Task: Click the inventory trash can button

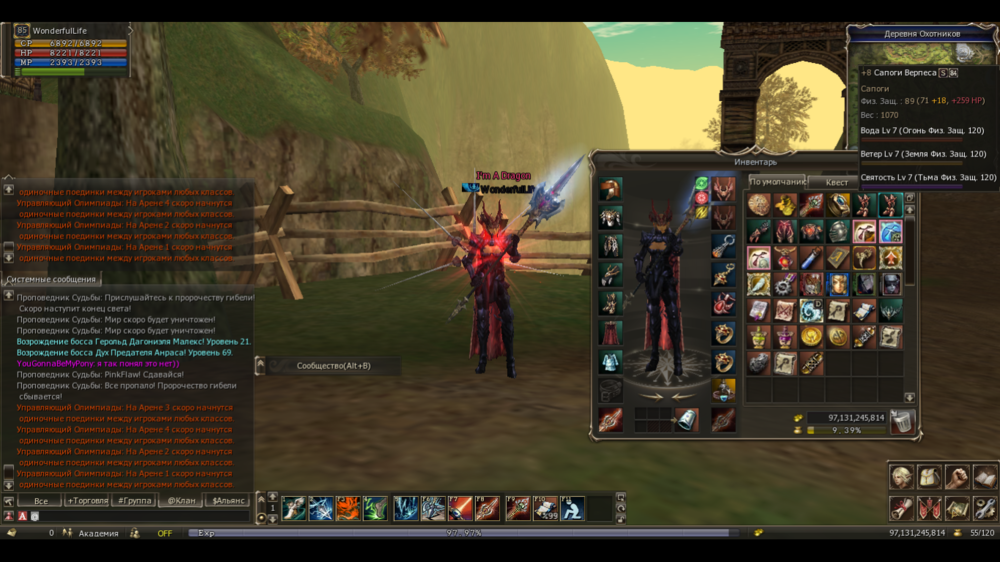Action: point(902,422)
